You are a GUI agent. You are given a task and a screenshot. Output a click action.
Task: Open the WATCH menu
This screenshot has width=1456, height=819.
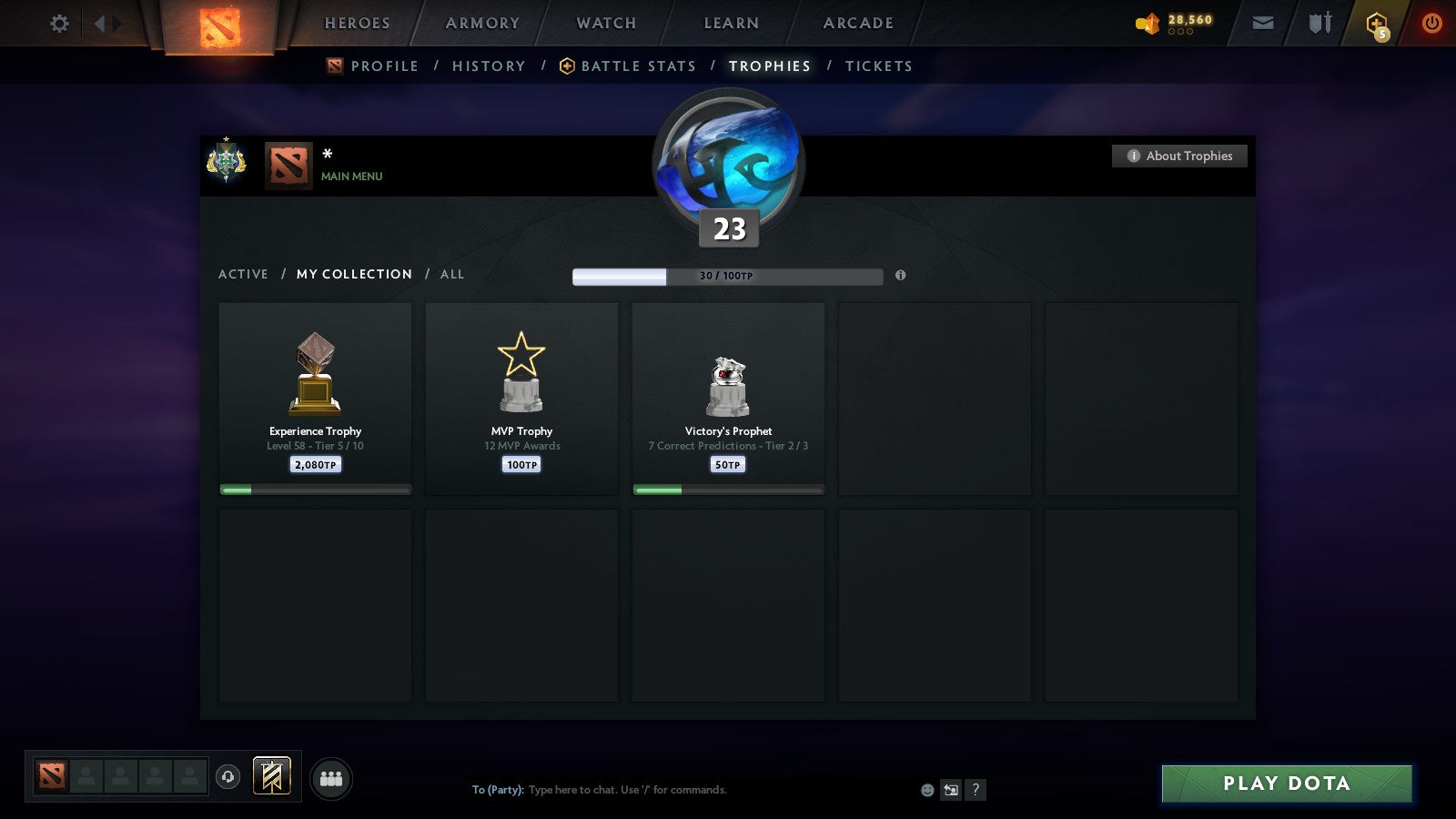click(x=604, y=23)
